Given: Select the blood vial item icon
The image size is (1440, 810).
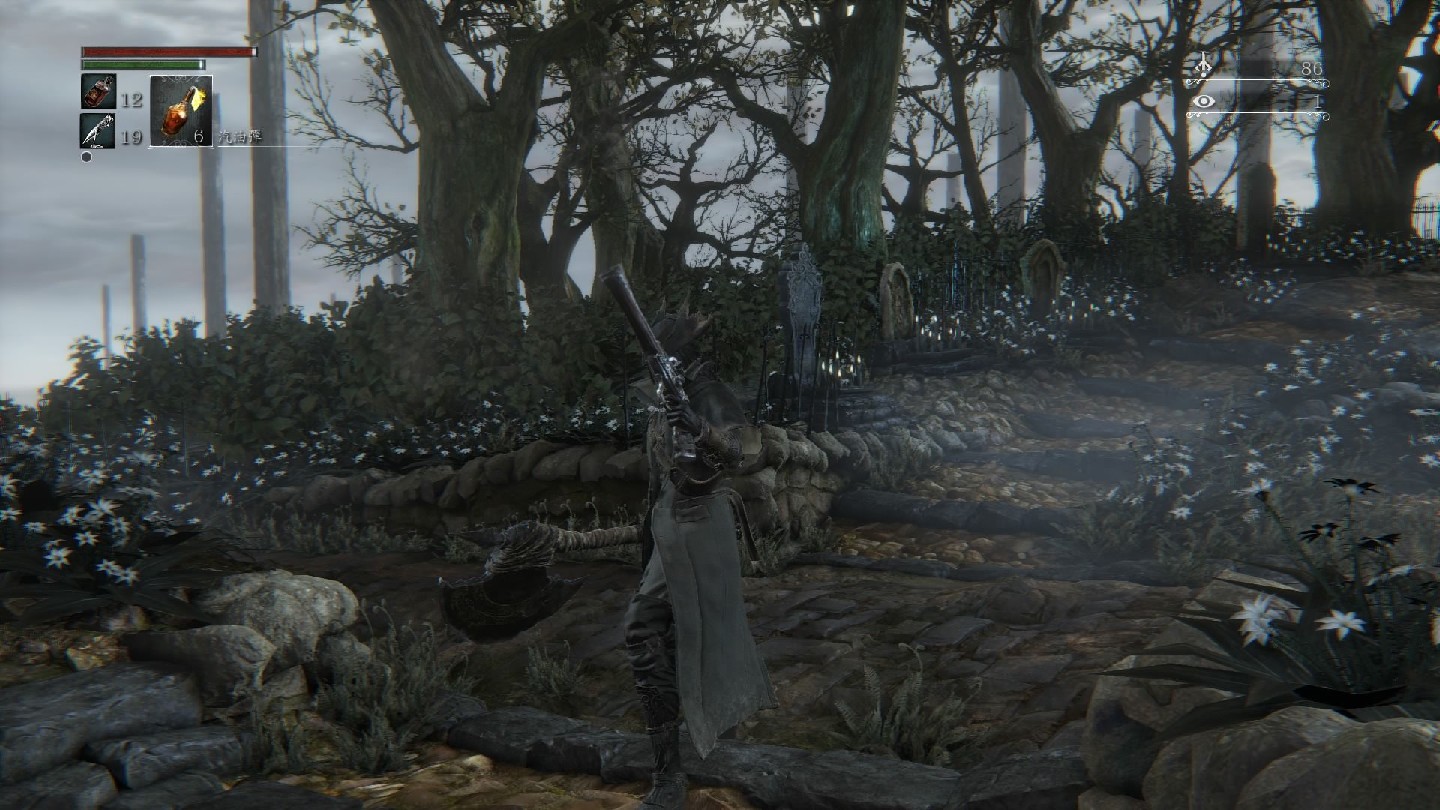Looking at the screenshot, I should [98, 91].
